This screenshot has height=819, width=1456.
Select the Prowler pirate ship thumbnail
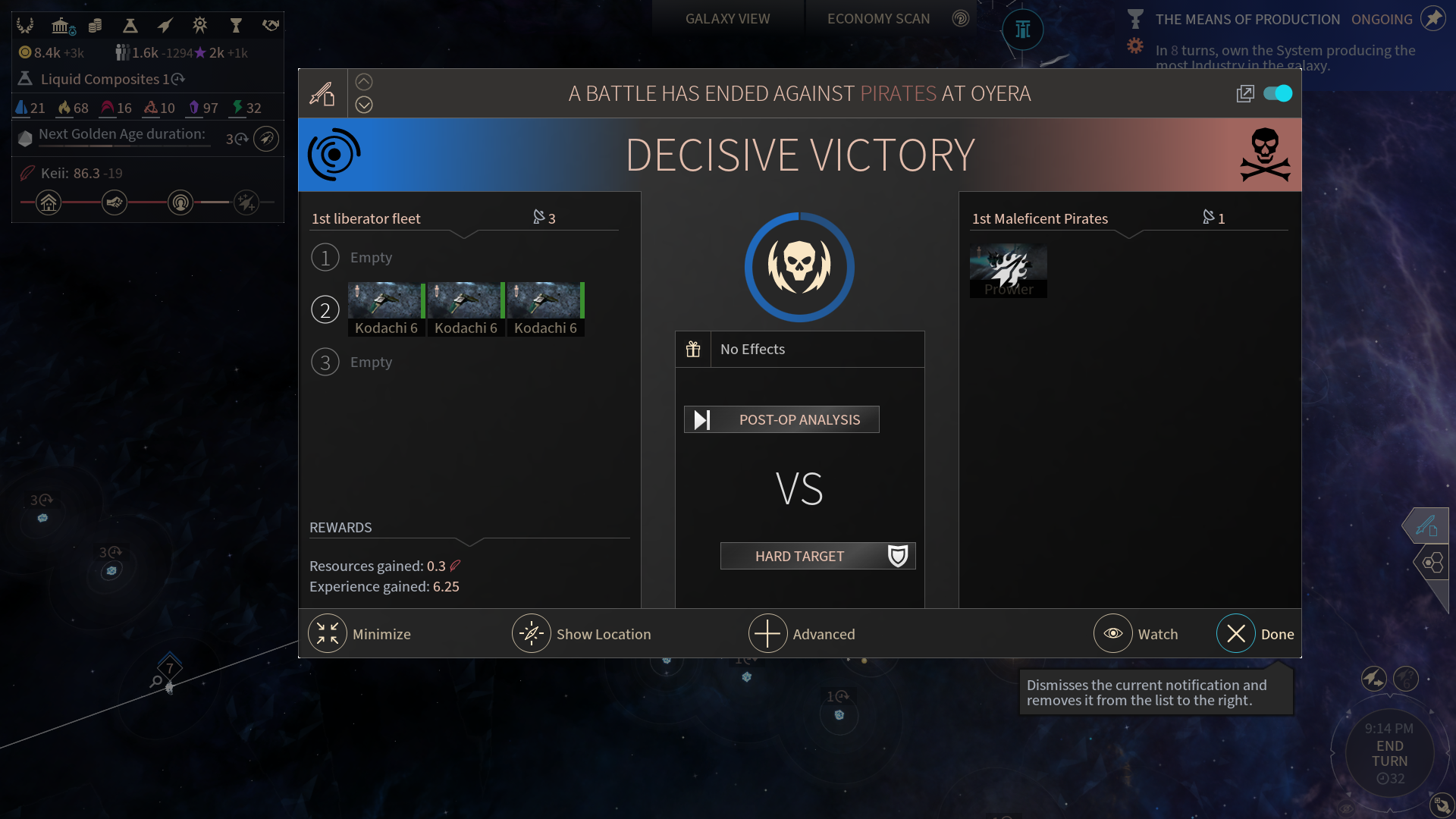(1008, 270)
